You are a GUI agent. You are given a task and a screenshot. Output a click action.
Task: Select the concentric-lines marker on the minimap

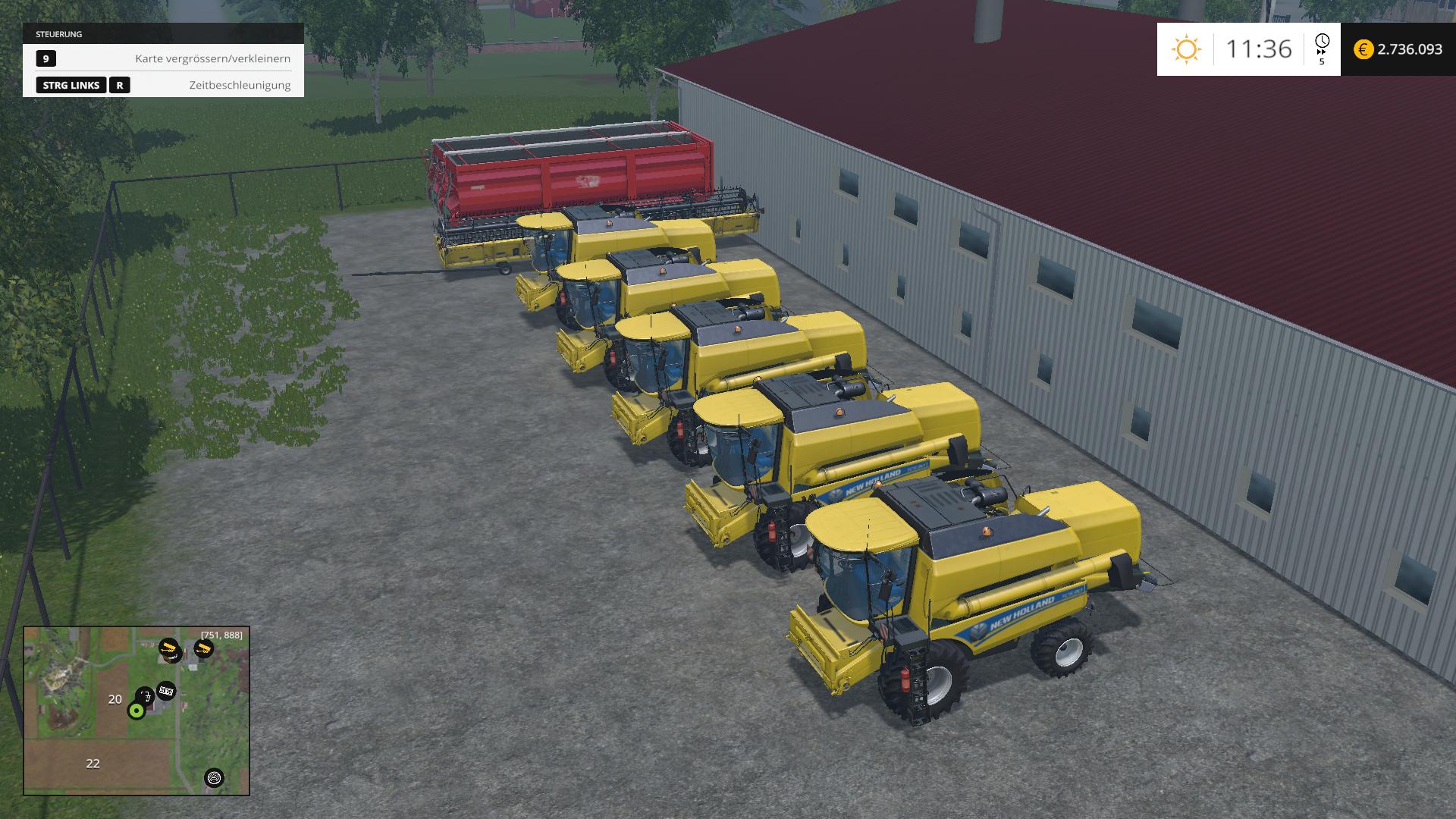(x=215, y=778)
